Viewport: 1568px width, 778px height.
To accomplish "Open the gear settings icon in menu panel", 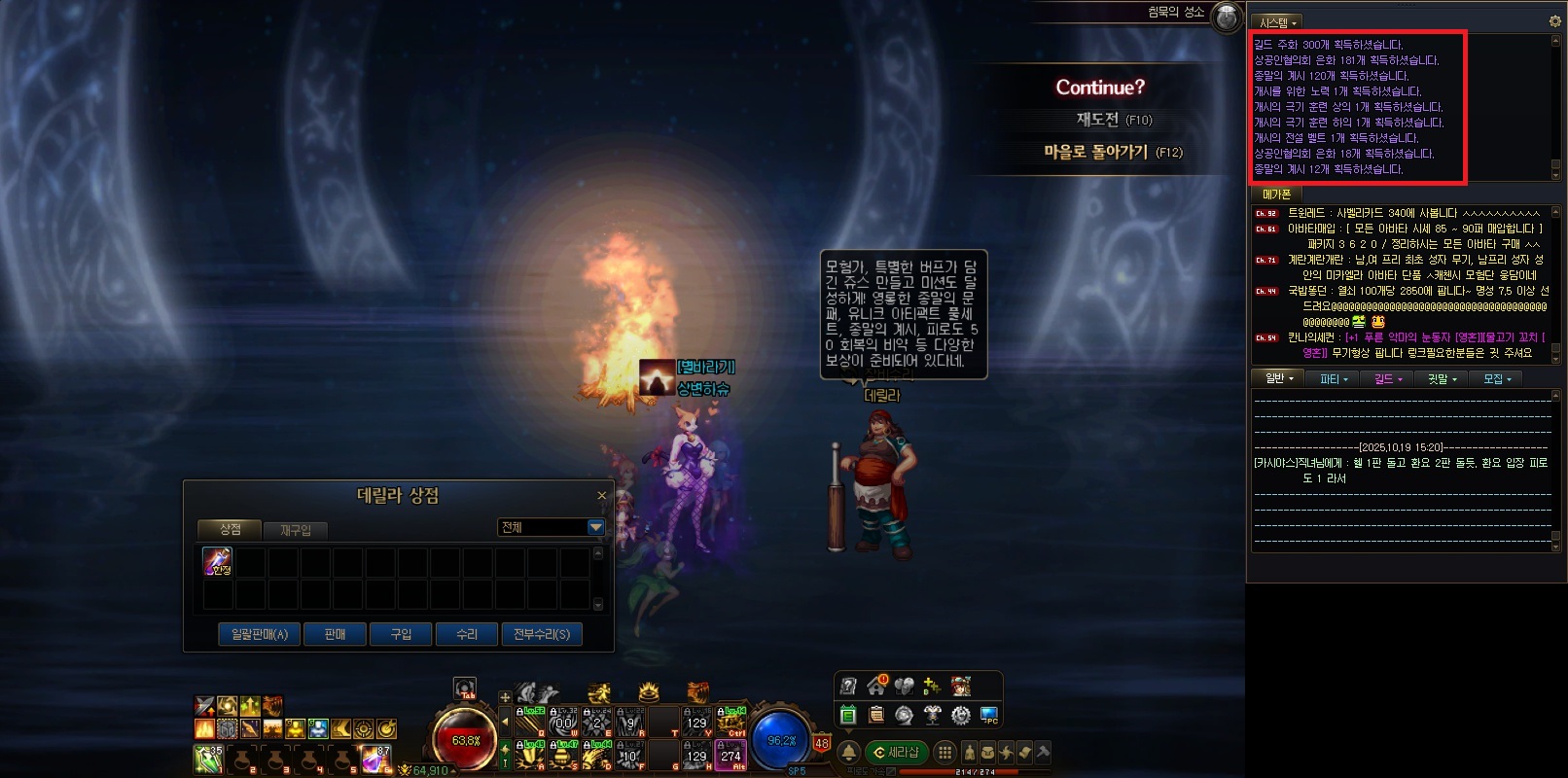I will (x=960, y=715).
